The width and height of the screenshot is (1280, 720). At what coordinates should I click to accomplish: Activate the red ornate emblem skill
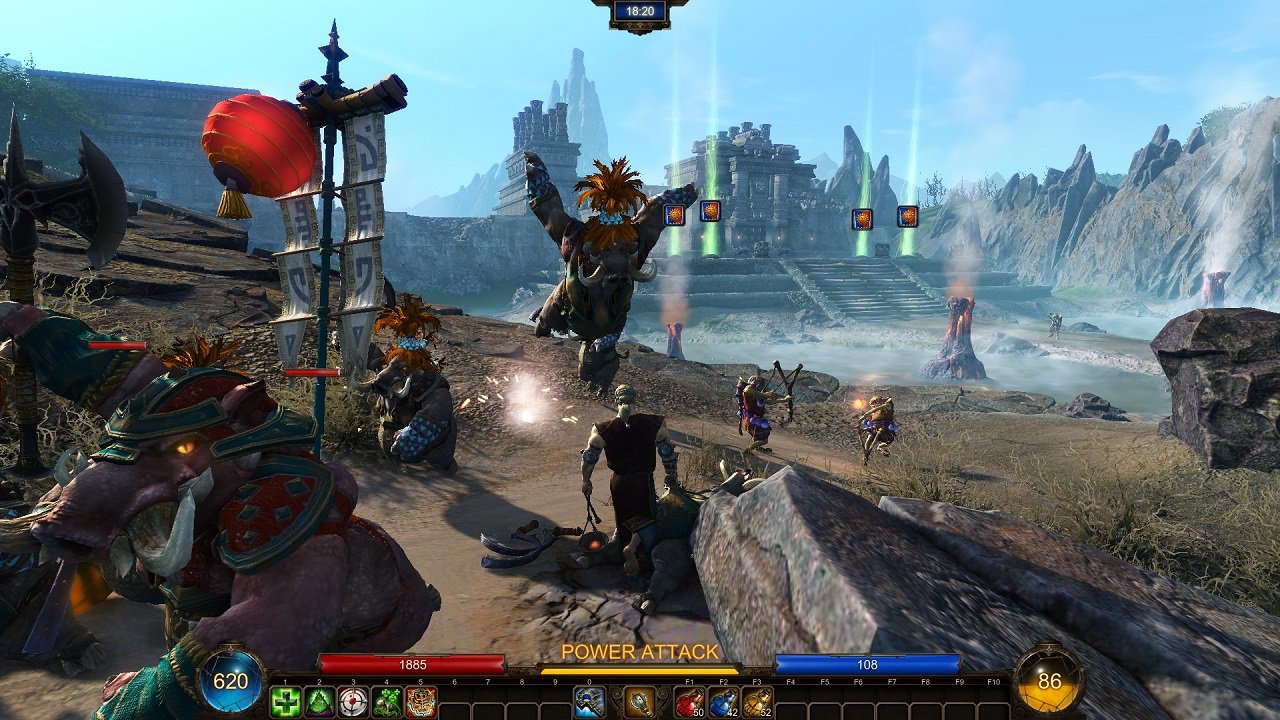(x=421, y=702)
